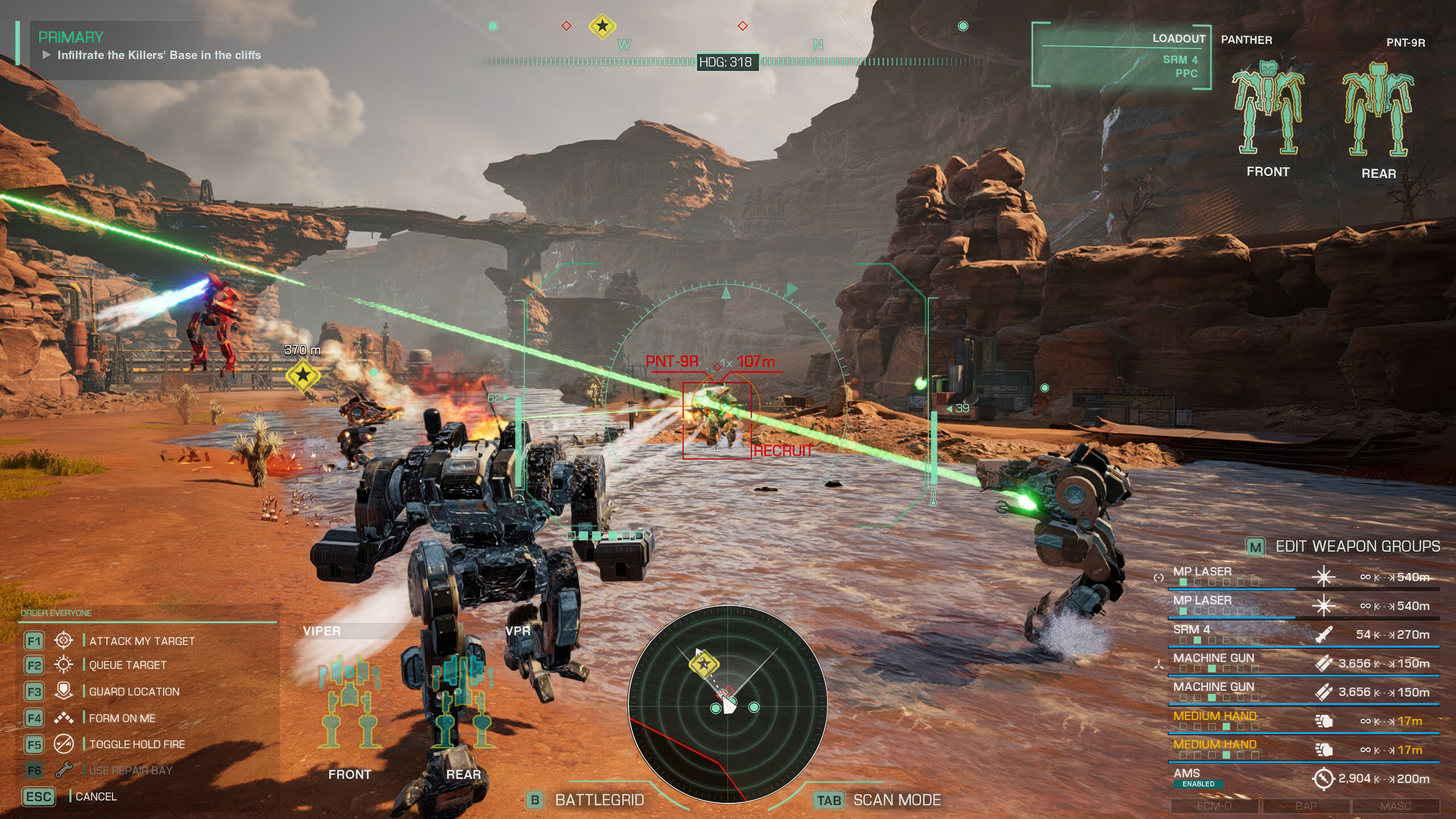The image size is (1456, 819).
Task: Click the Panther rear armor diagram
Action: (1378, 111)
